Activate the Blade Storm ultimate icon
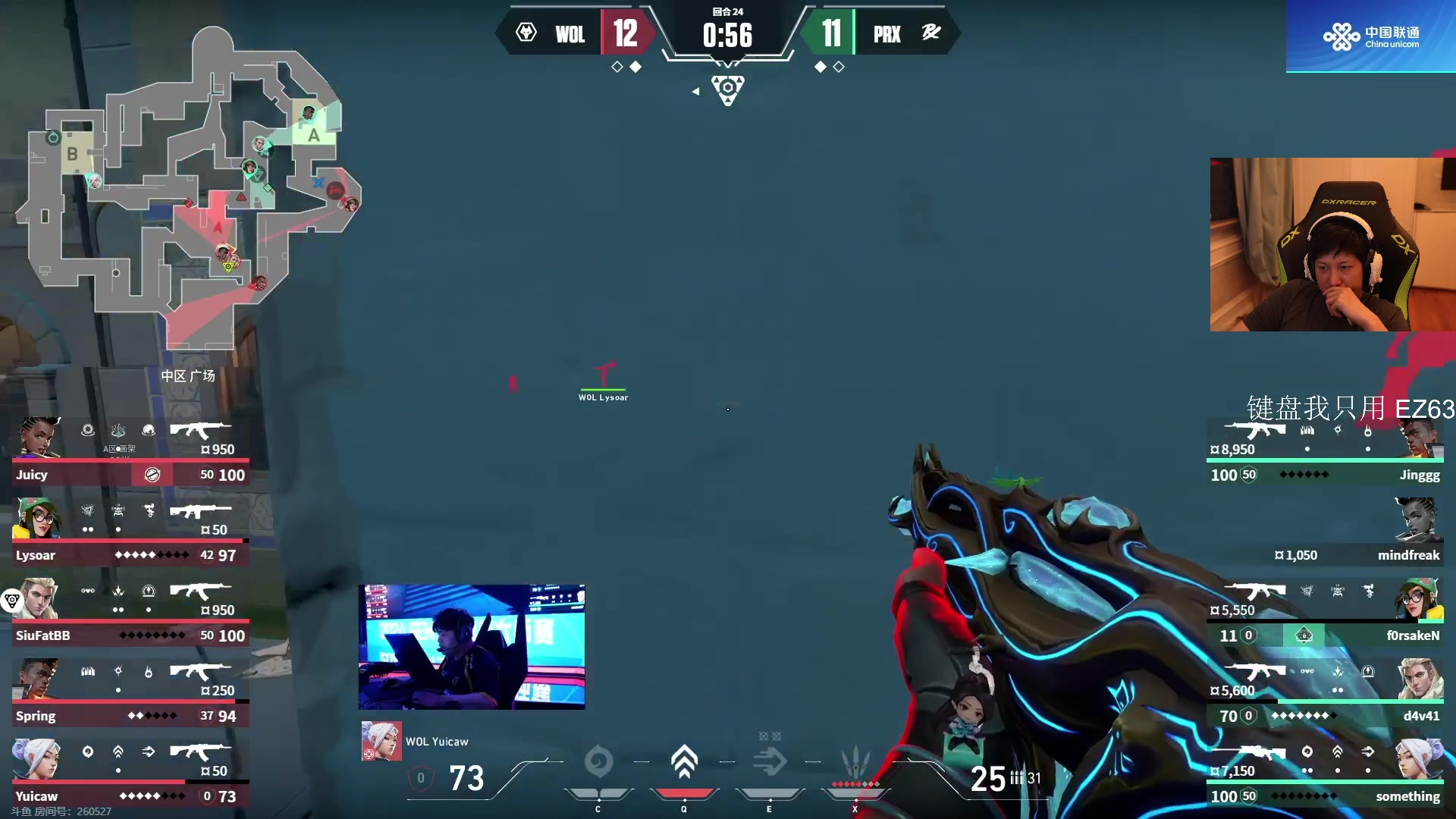The height and width of the screenshot is (819, 1456). click(x=855, y=762)
